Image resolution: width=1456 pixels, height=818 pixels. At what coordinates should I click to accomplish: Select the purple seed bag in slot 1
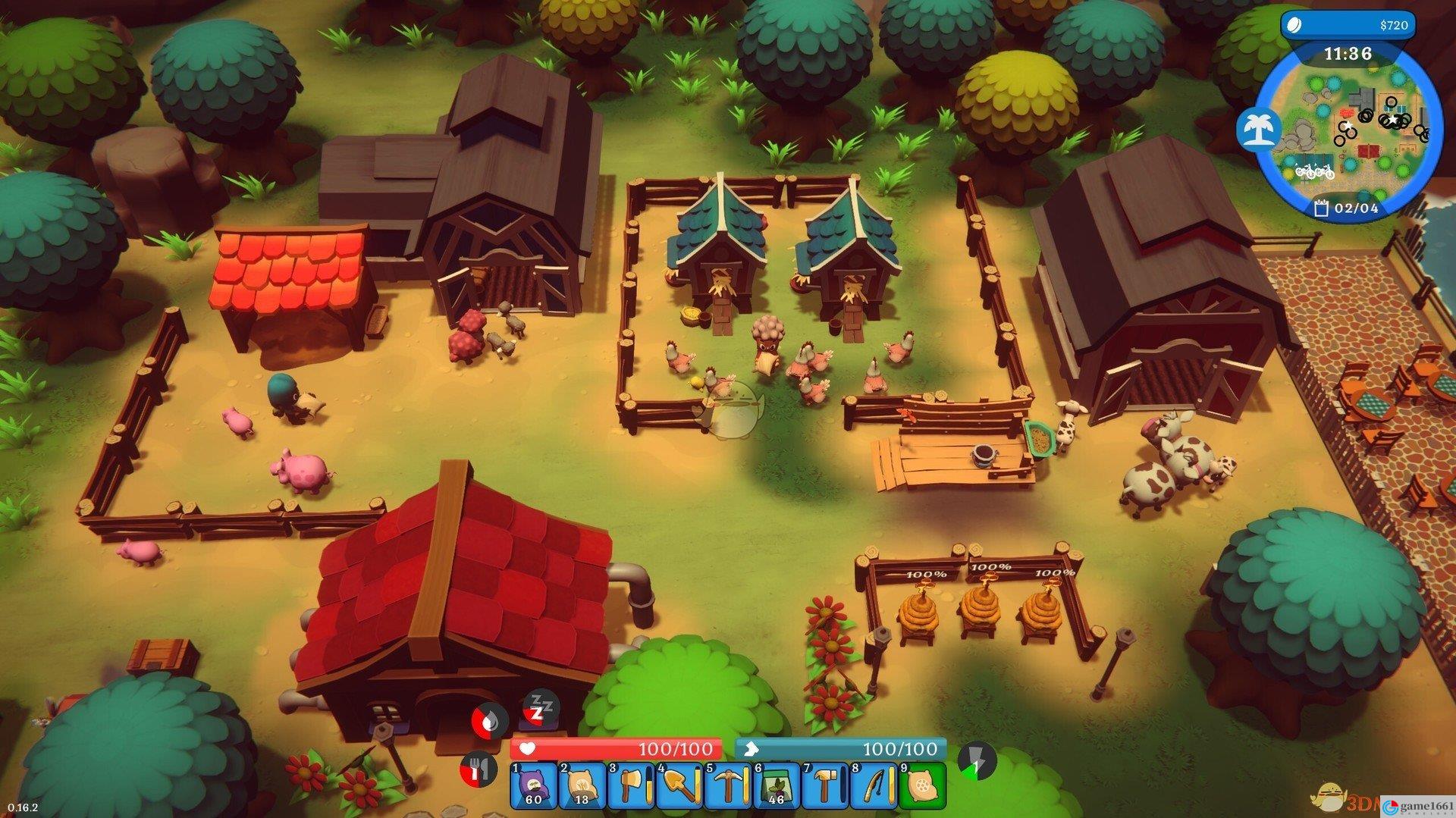coord(534,785)
